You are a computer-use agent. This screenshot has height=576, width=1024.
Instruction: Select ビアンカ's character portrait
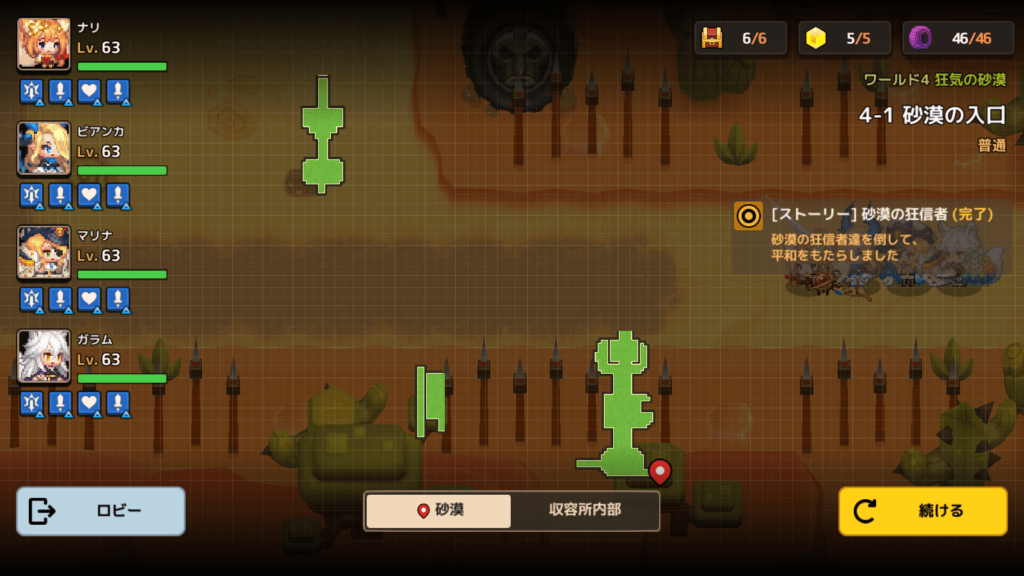point(44,148)
